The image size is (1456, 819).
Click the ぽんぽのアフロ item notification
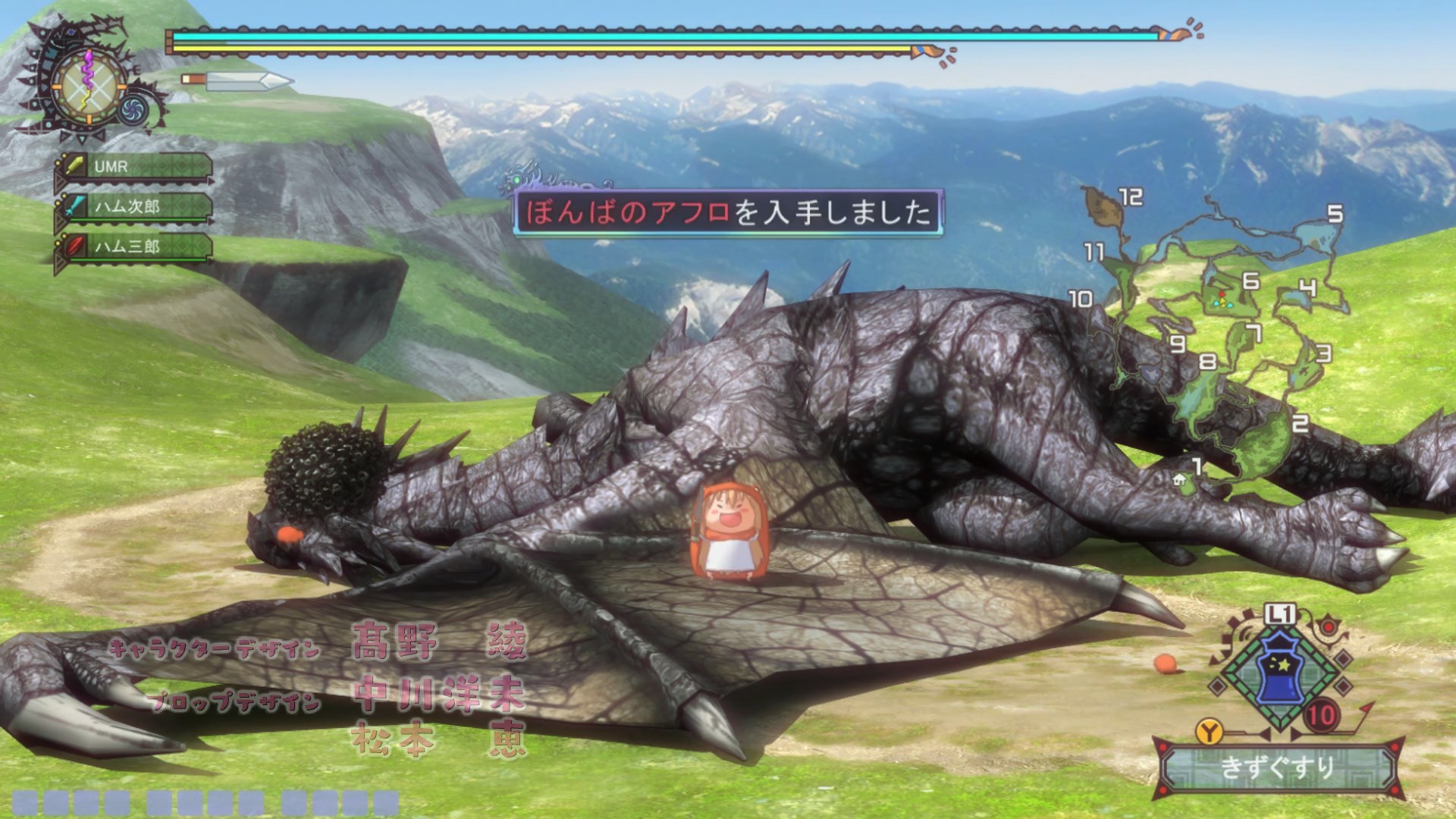[728, 212]
